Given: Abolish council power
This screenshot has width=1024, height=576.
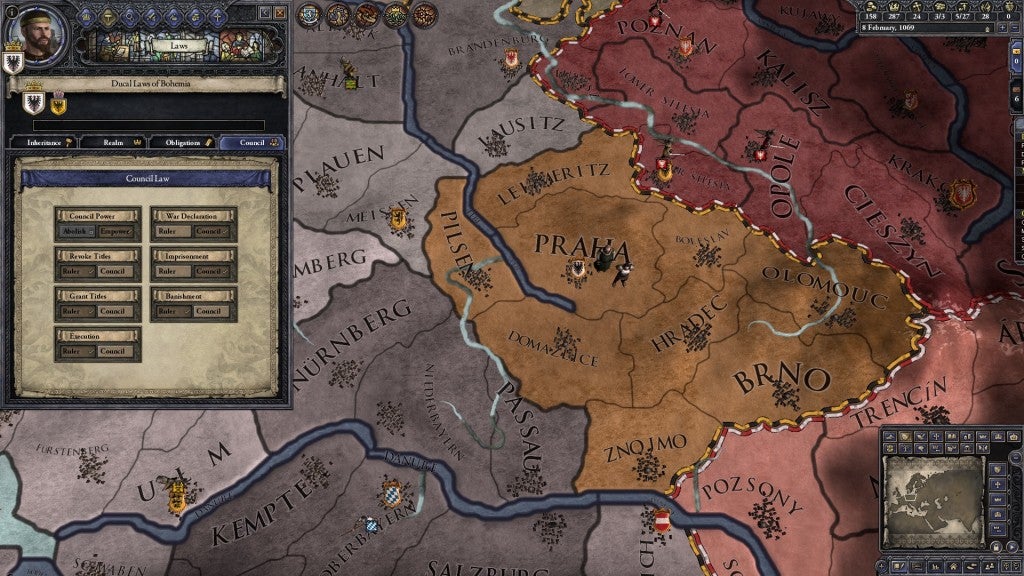Looking at the screenshot, I should coord(77,231).
